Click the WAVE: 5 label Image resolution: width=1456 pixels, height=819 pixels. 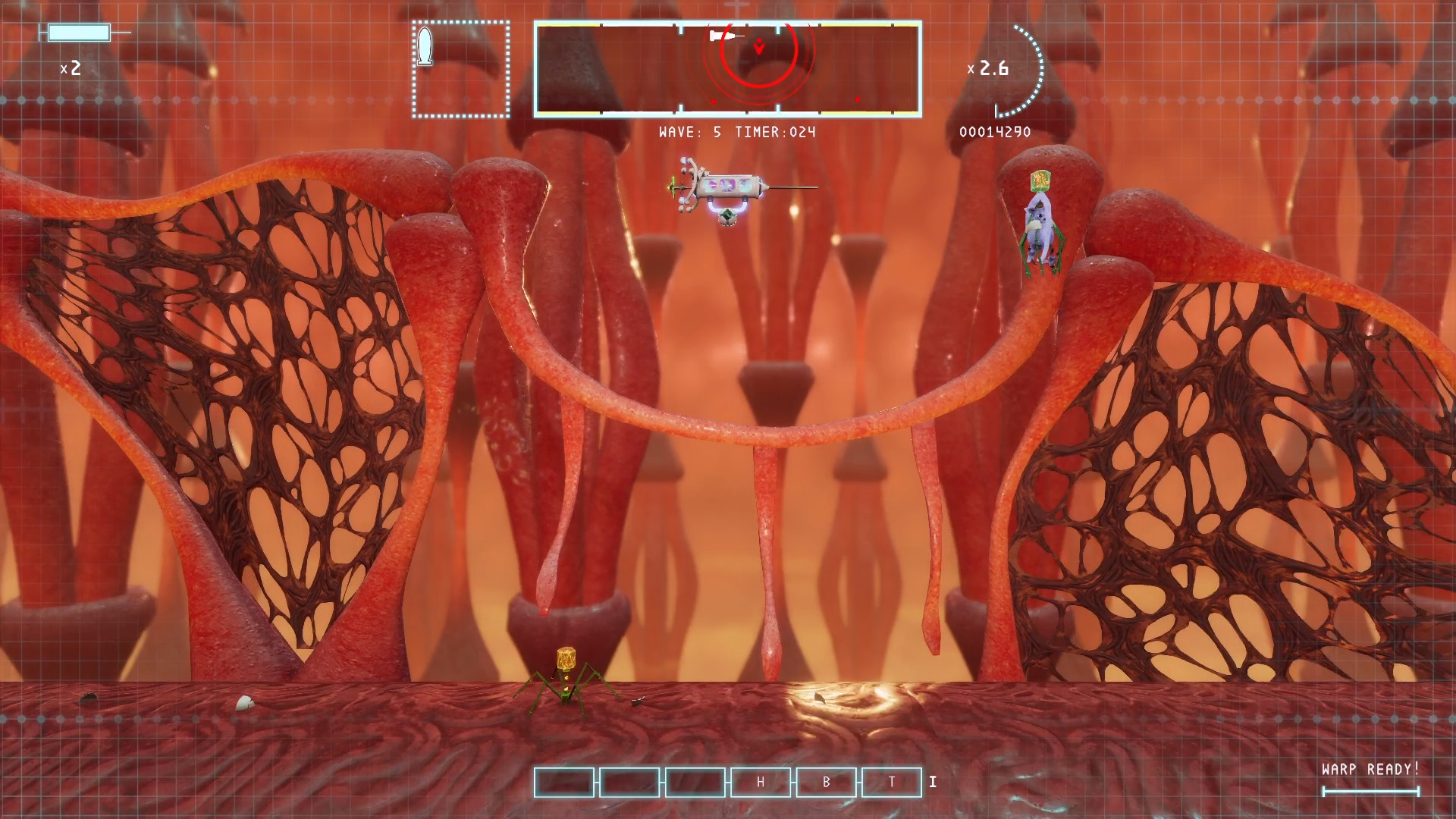[690, 132]
